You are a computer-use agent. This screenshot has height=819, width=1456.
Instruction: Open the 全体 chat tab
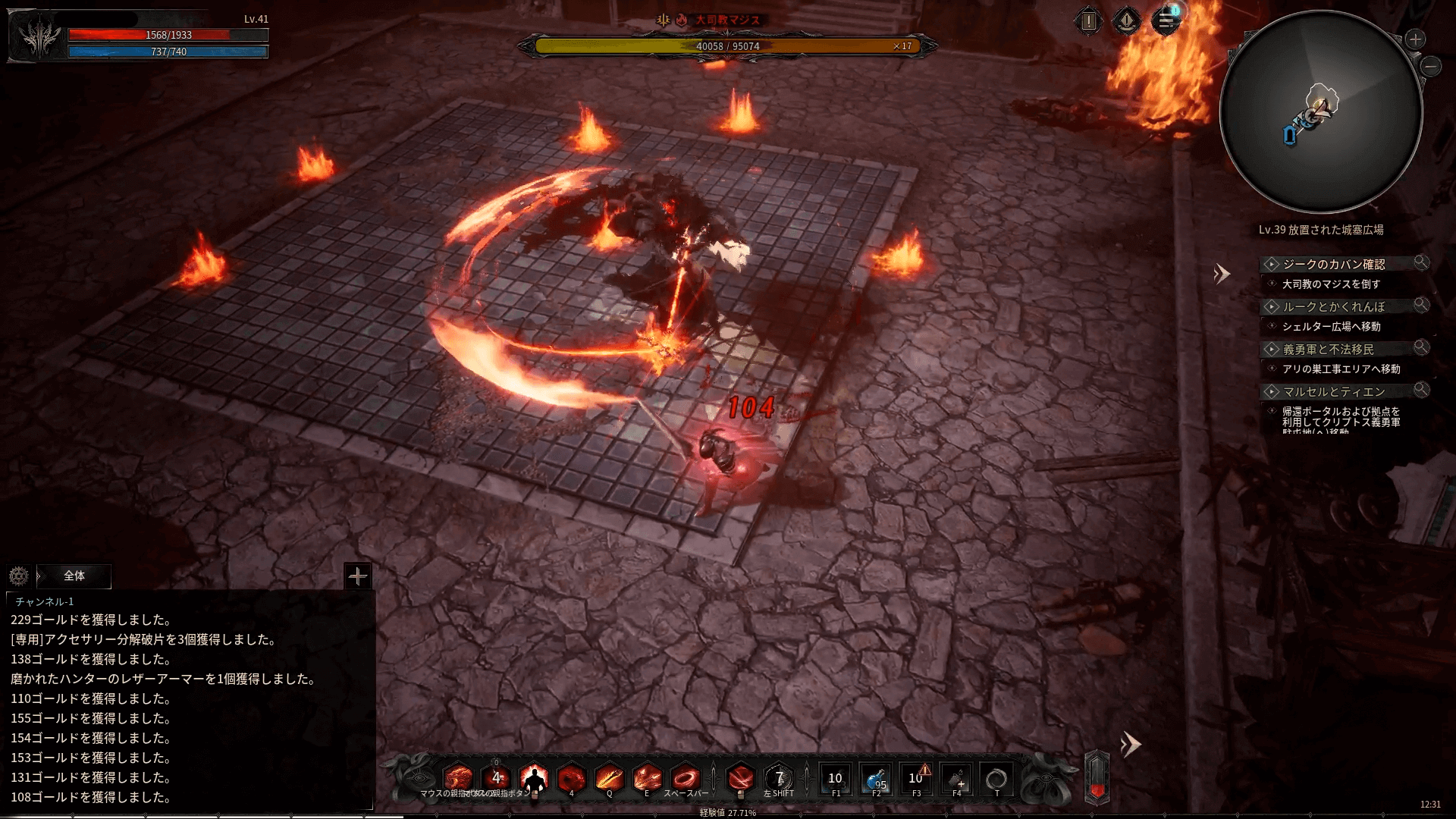coord(74,576)
